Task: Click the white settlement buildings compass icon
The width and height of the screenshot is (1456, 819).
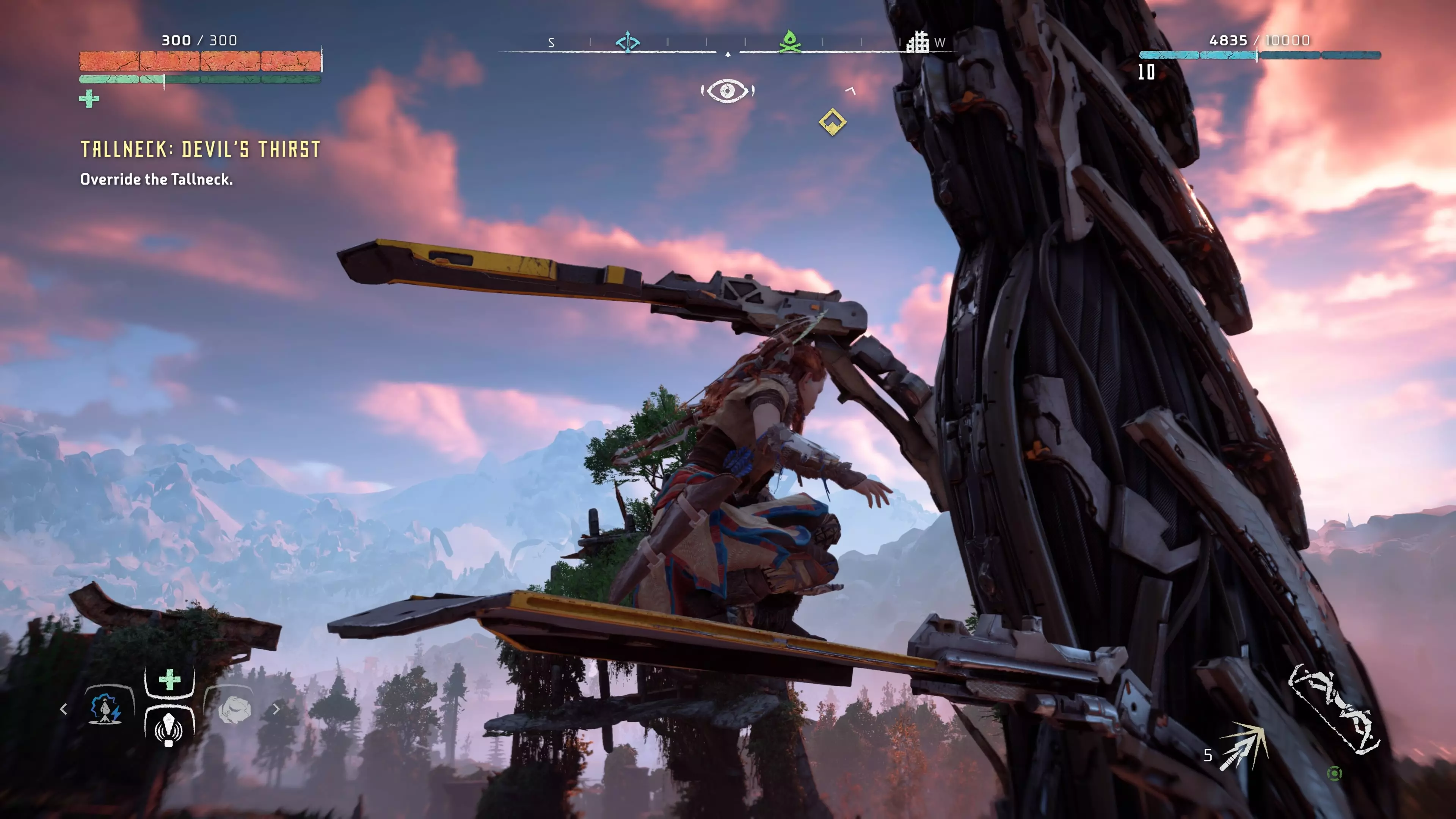Action: coord(918,42)
